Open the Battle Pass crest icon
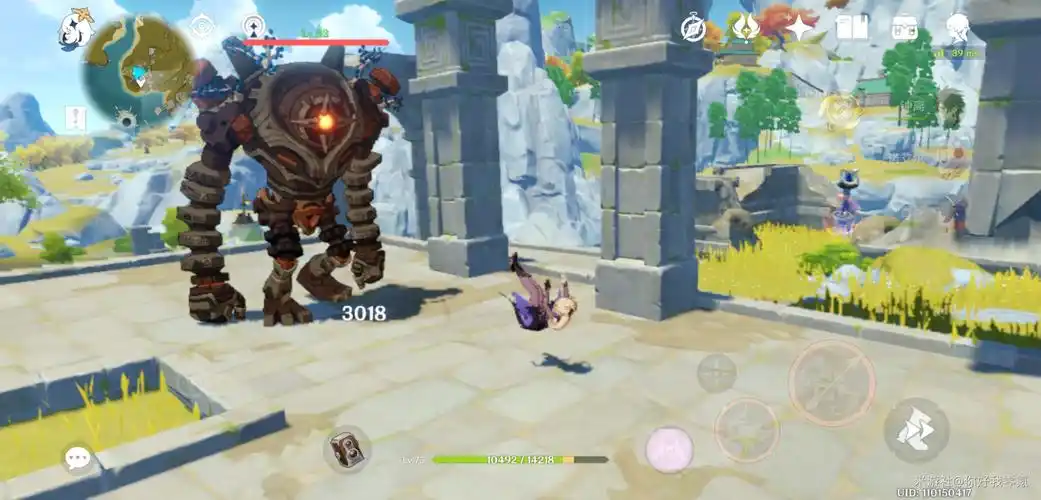The width and height of the screenshot is (1041, 500). [745, 27]
